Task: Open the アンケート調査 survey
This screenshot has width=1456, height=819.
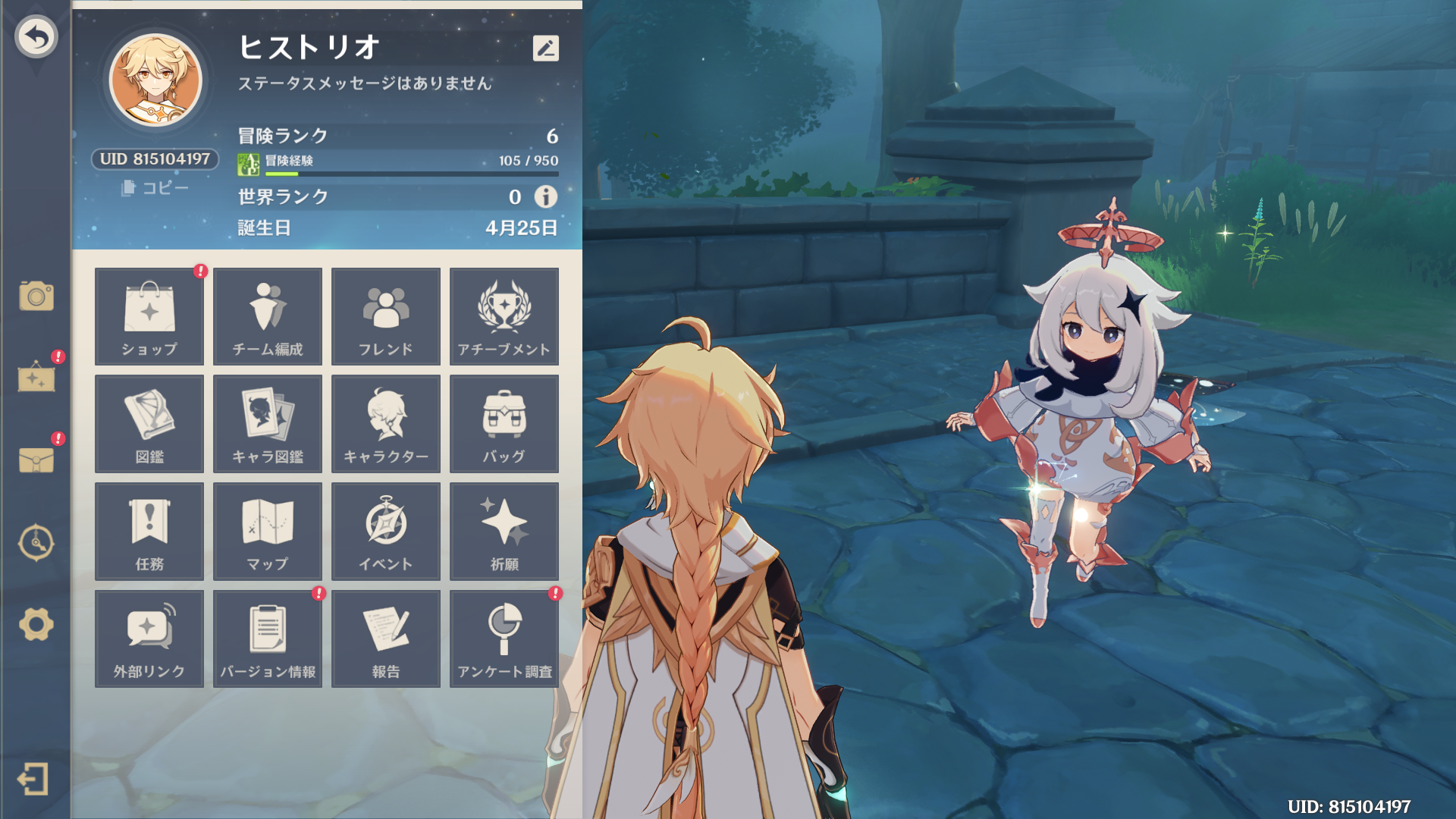Action: (504, 639)
